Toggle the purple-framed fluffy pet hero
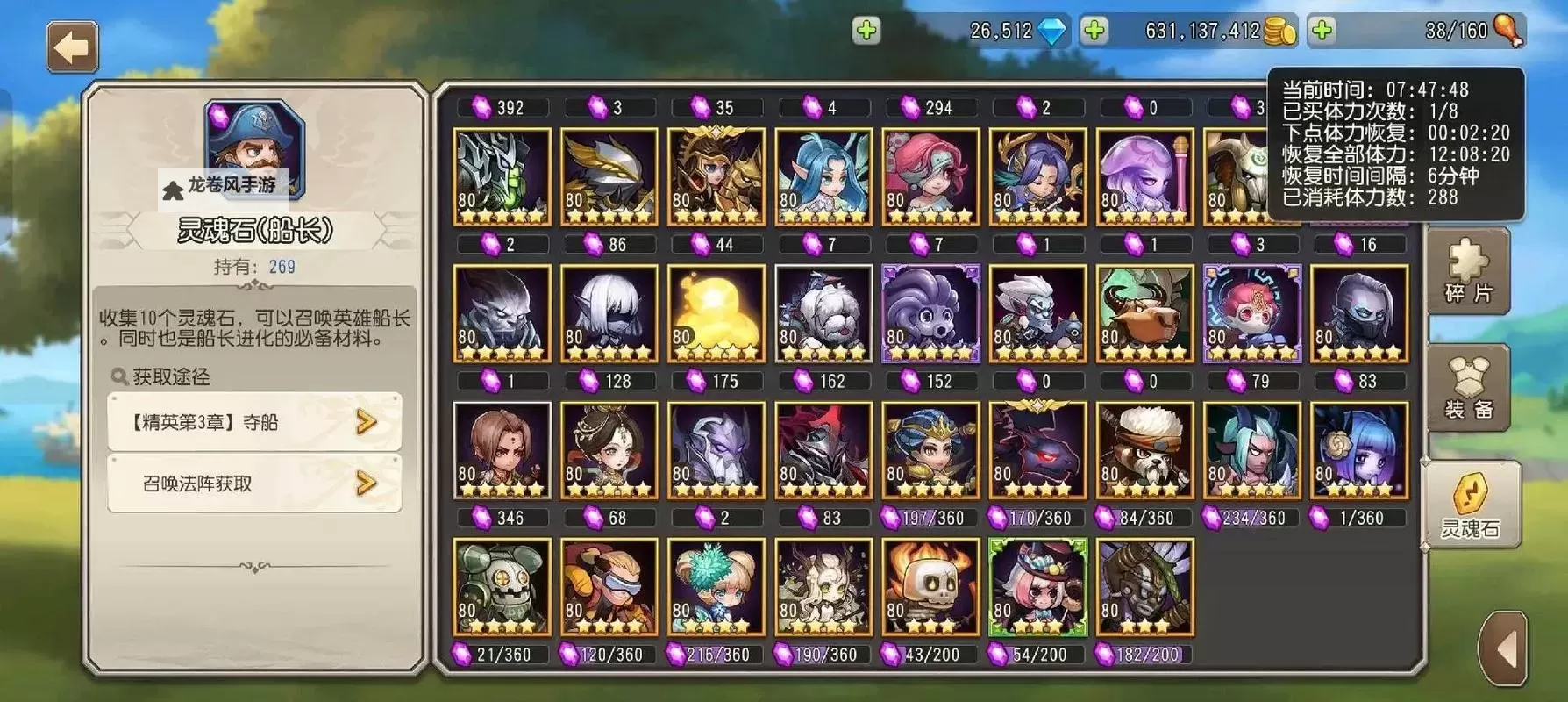Screen dimensions: 1568x702 (930, 313)
